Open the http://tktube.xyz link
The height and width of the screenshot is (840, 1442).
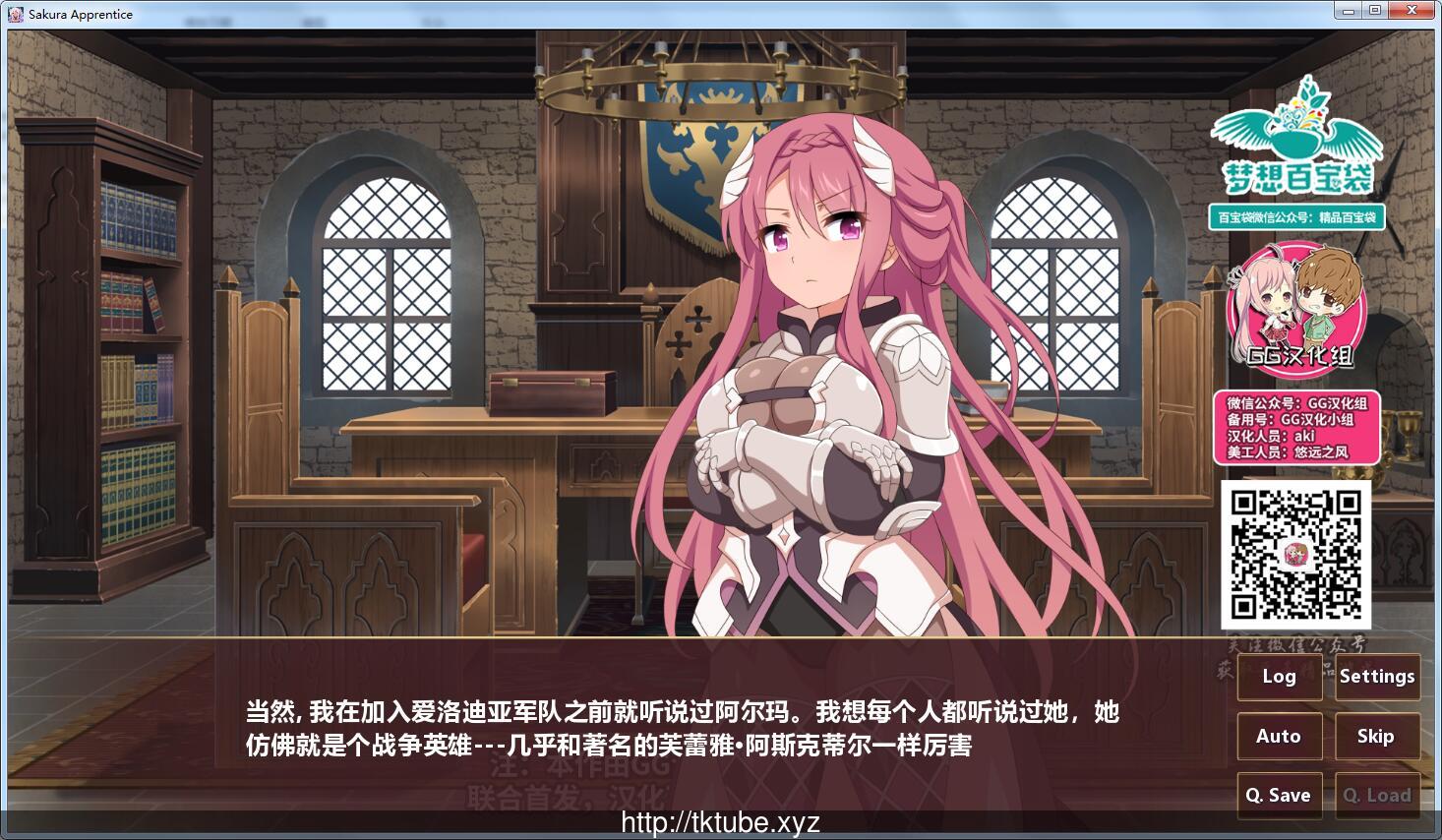(x=721, y=822)
